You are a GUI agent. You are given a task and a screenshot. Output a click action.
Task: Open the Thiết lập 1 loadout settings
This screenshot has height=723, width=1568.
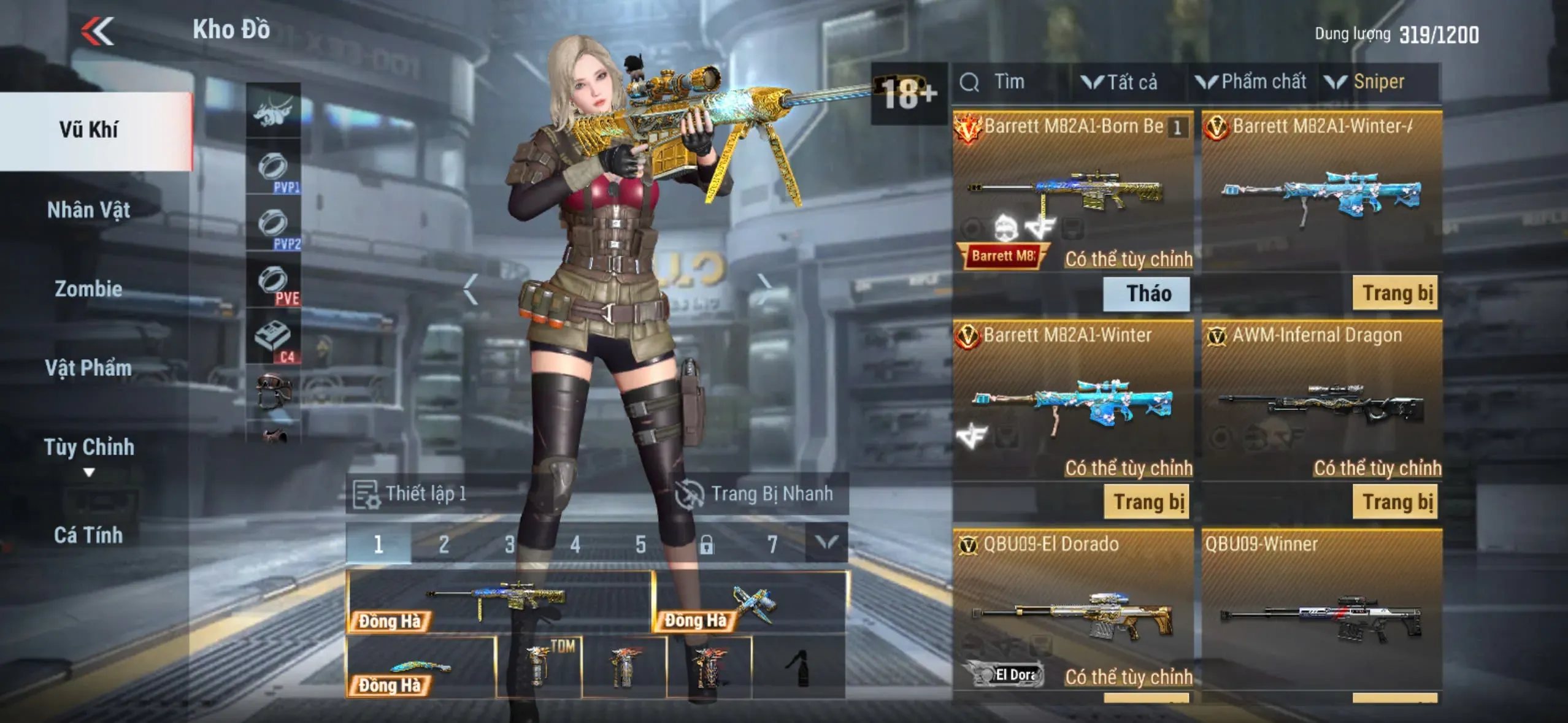tap(410, 494)
